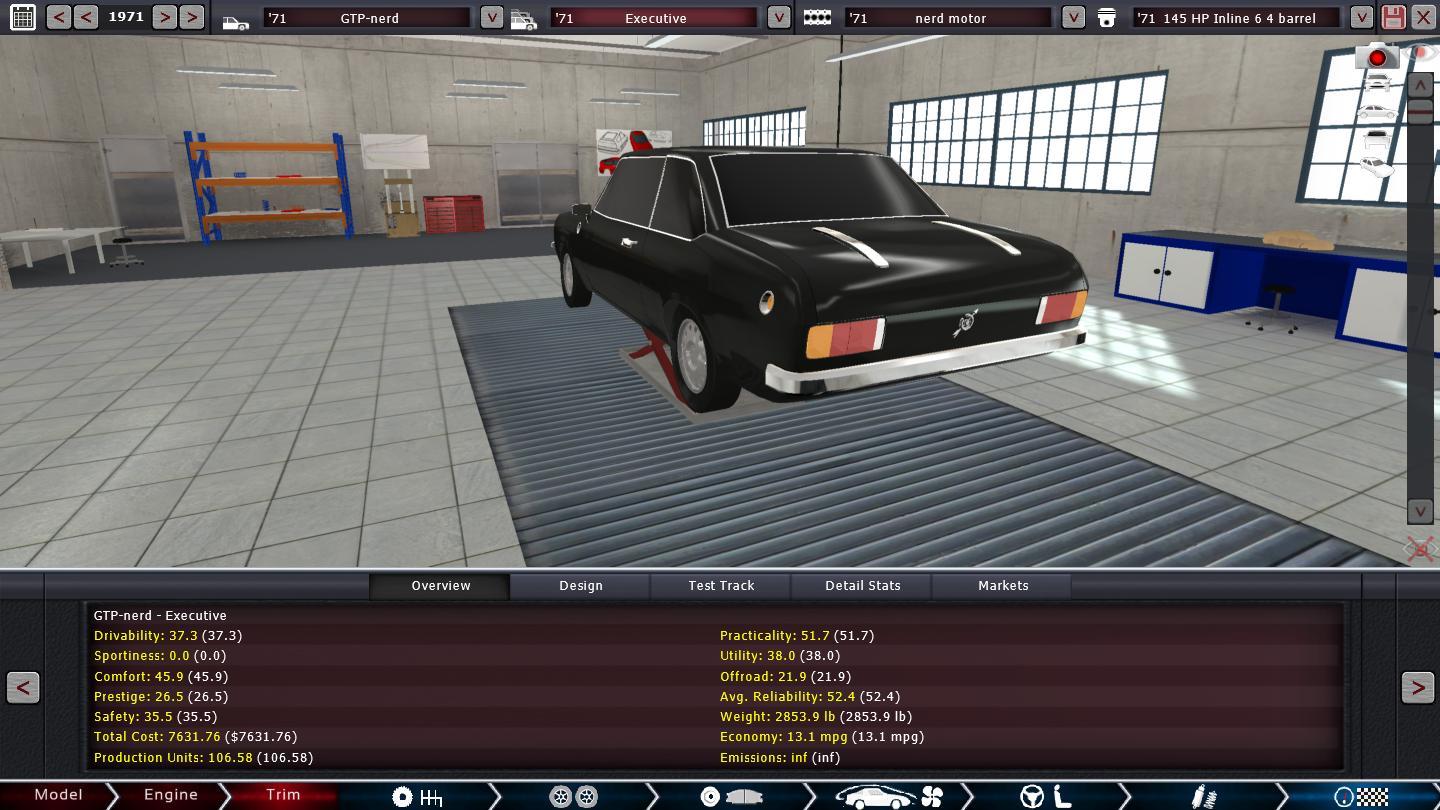Viewport: 1440px width, 810px height.
Task: Open the Test Track tab
Action: (721, 586)
